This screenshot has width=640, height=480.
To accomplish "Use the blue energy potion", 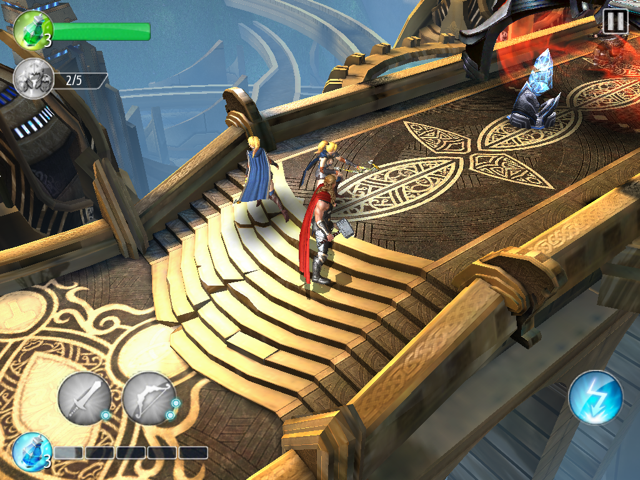I will 30,453.
